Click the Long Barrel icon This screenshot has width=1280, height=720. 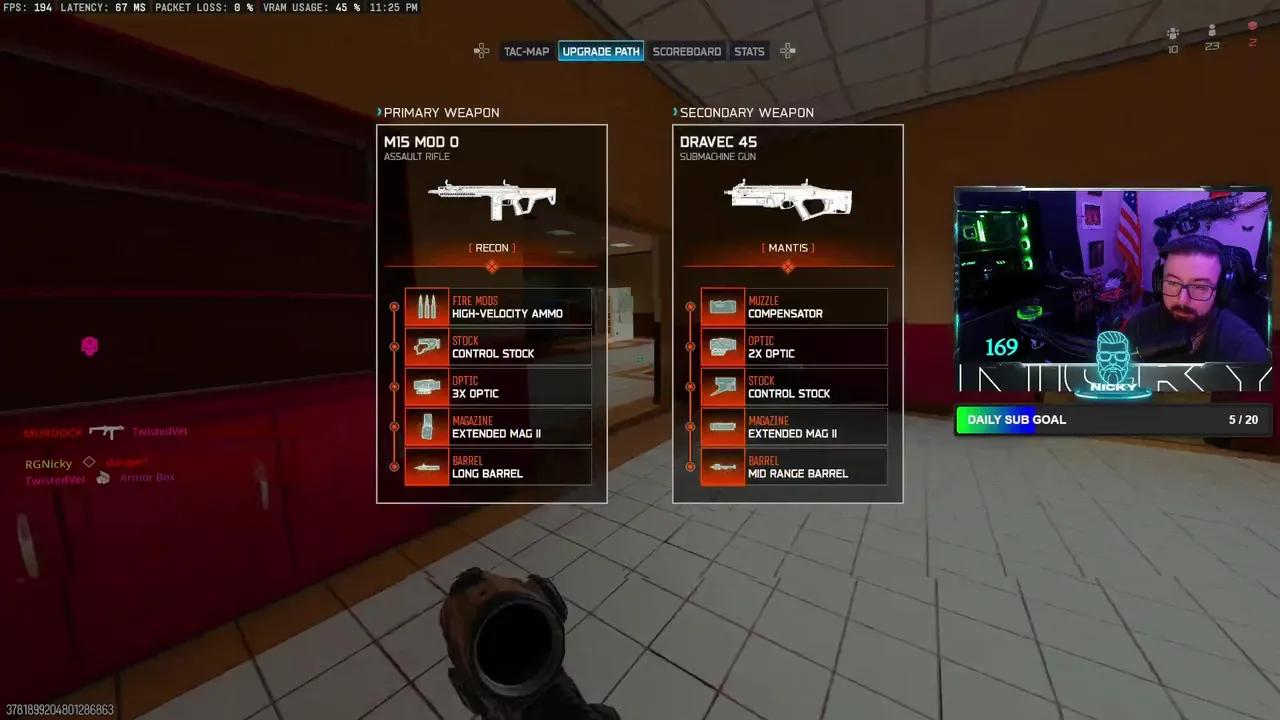[x=427, y=467]
